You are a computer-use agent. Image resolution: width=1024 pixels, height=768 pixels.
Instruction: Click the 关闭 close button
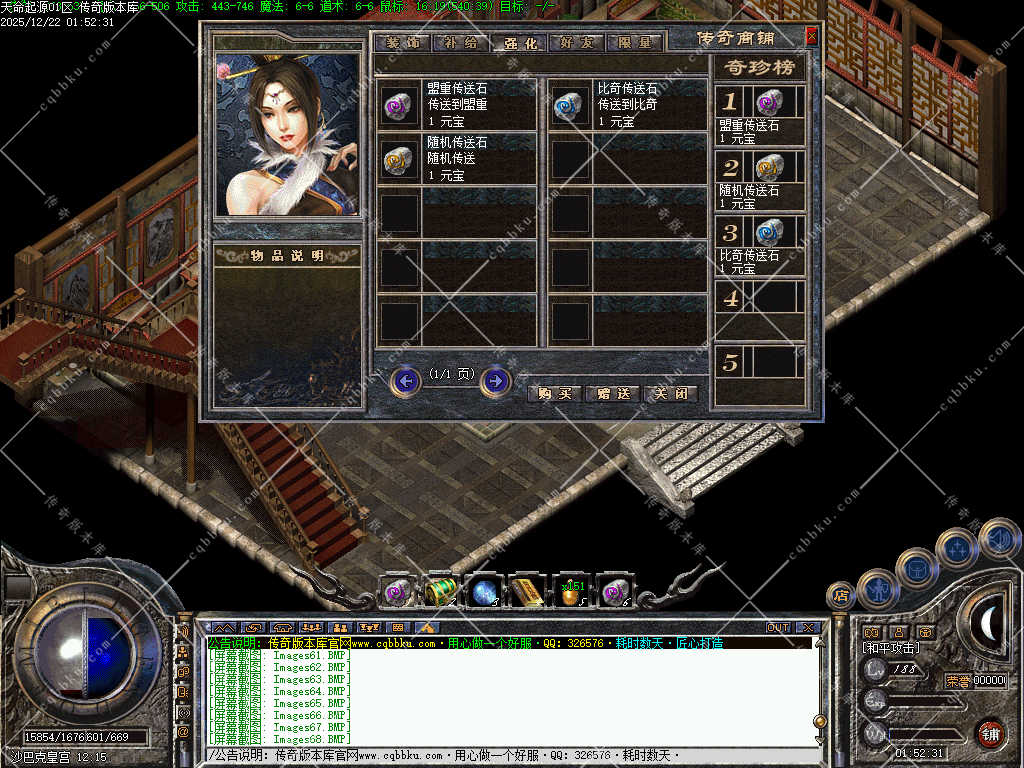click(670, 393)
